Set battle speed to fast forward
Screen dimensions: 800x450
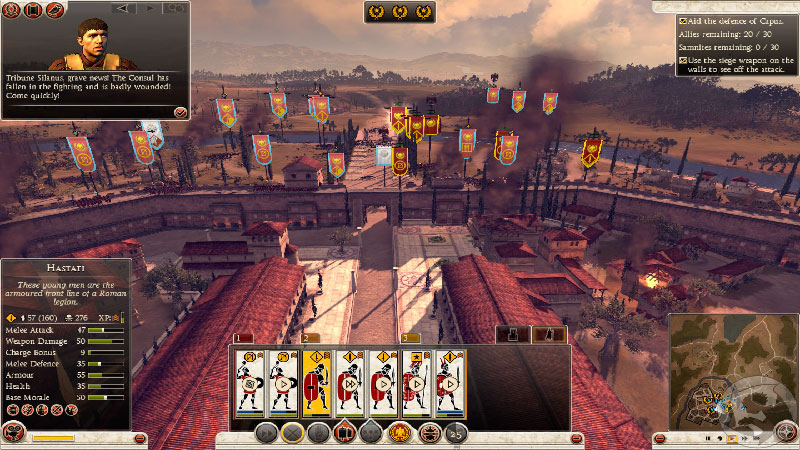(745, 438)
